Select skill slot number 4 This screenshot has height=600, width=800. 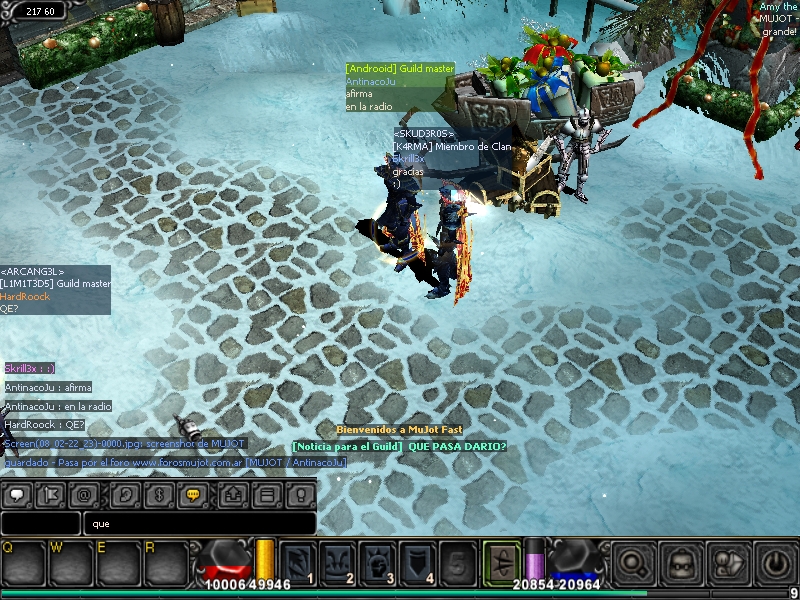[417, 562]
